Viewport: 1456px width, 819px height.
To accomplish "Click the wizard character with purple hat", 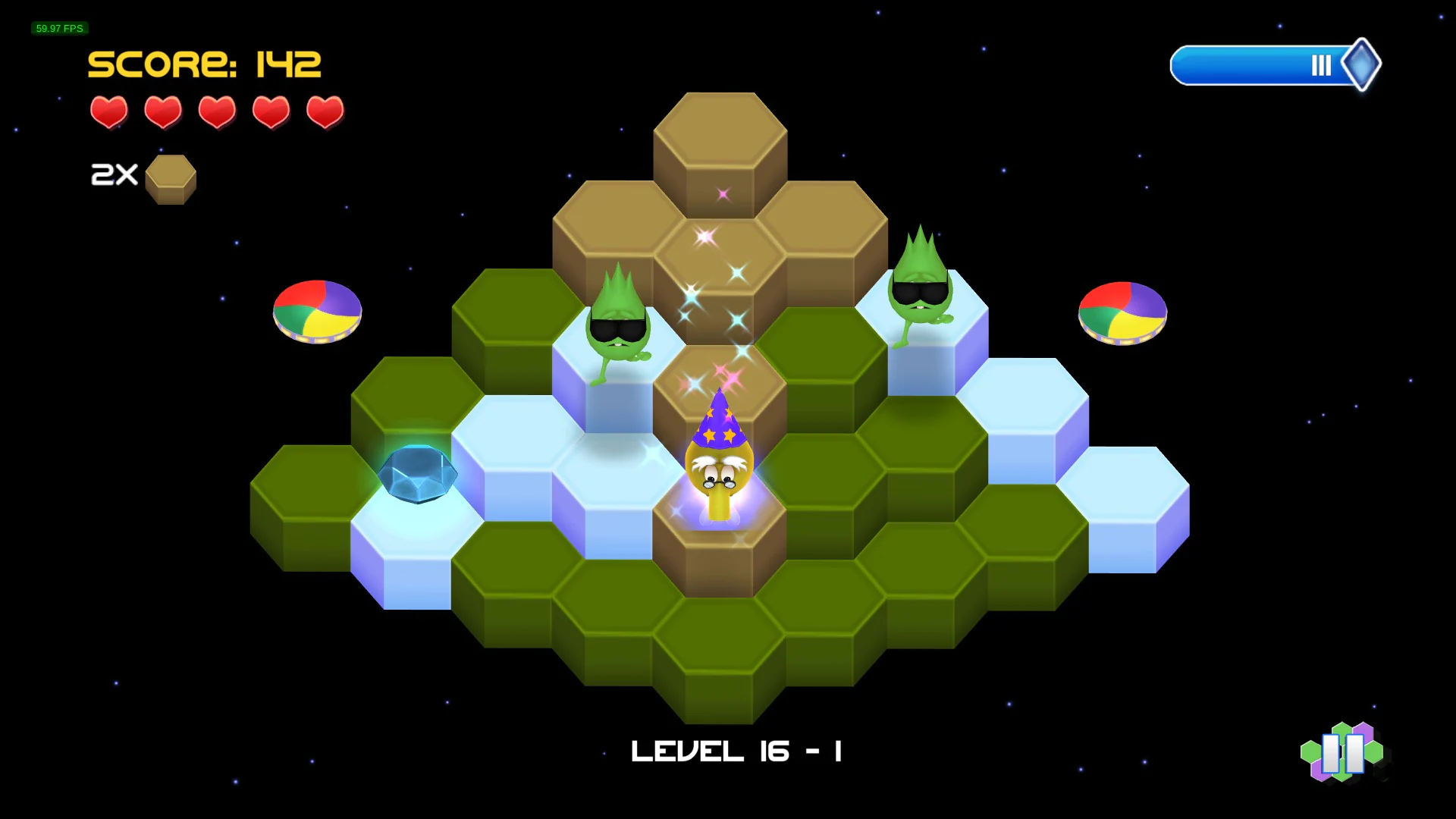I will (719, 463).
